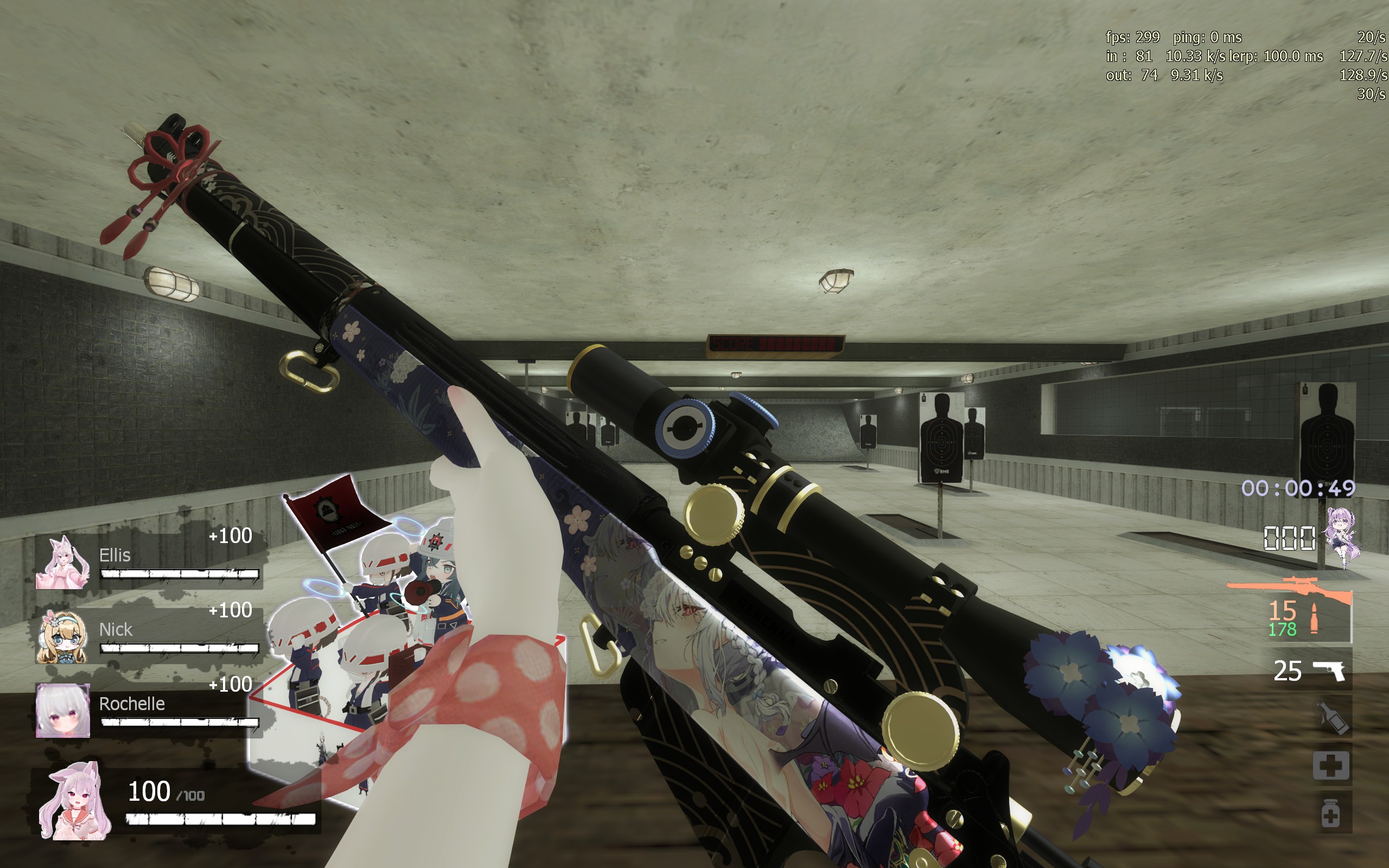Select the pain pills bottle slot
Viewport: 1389px width, 868px height.
tap(1330, 813)
